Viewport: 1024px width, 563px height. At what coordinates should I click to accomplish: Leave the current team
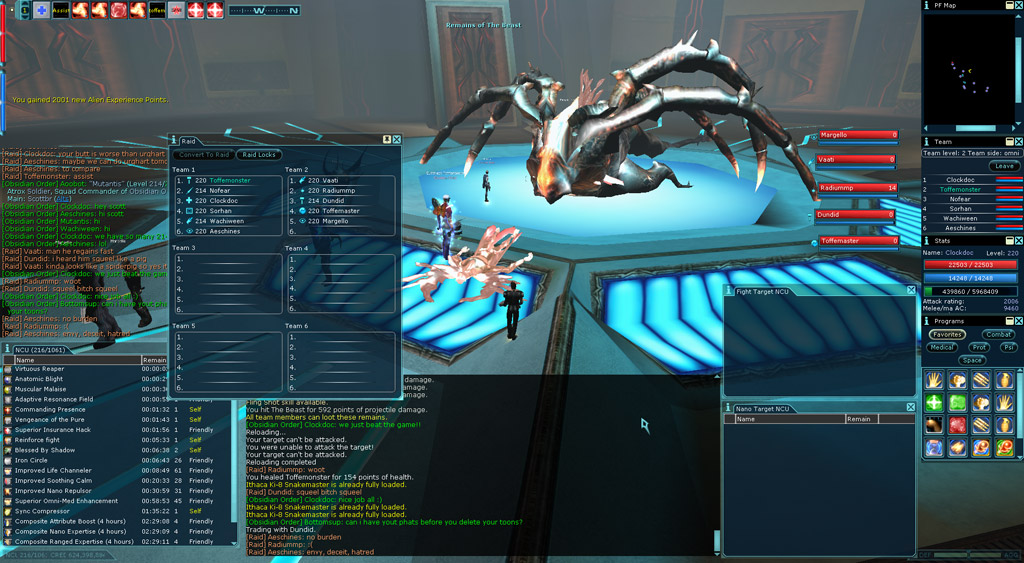1003,166
